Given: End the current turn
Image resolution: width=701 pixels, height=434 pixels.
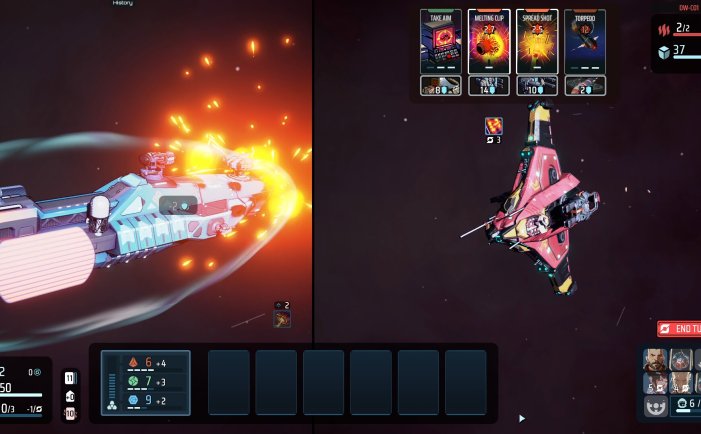Looking at the screenshot, I should (x=679, y=329).
